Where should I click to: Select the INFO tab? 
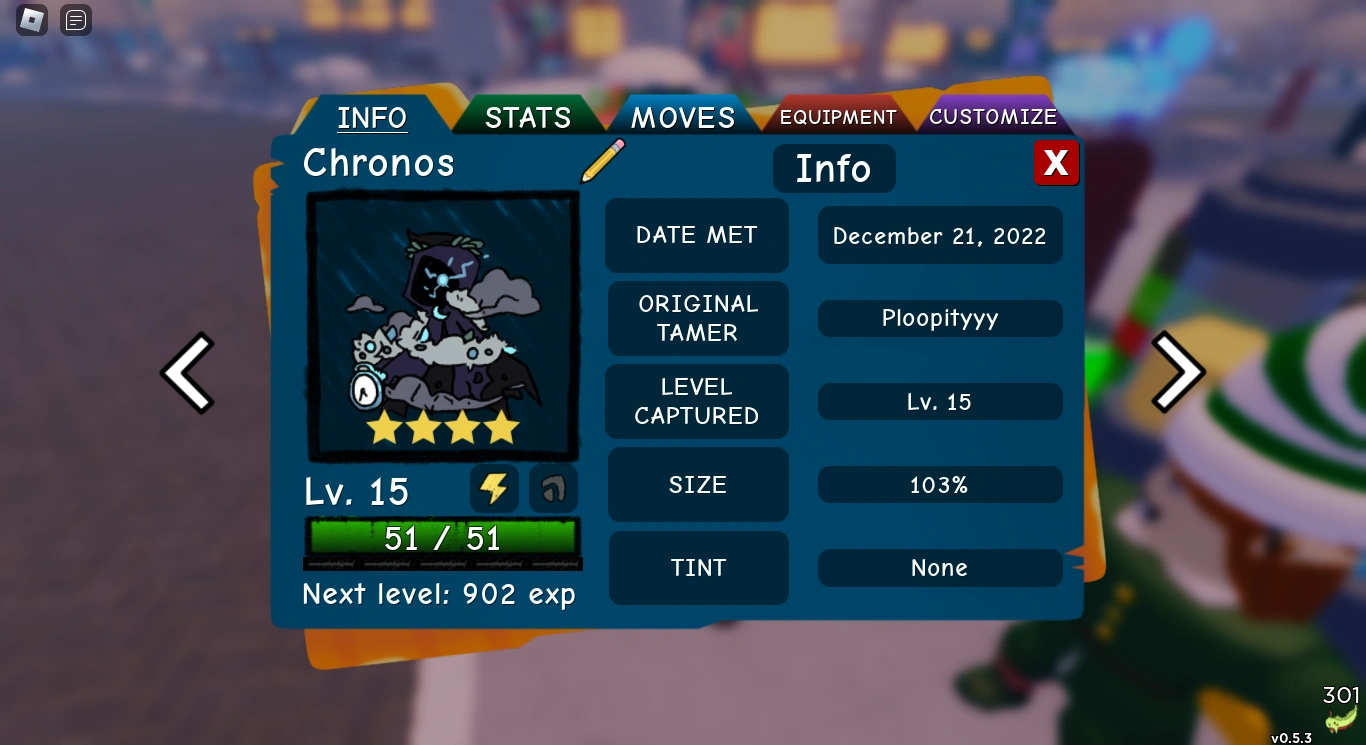pos(372,117)
